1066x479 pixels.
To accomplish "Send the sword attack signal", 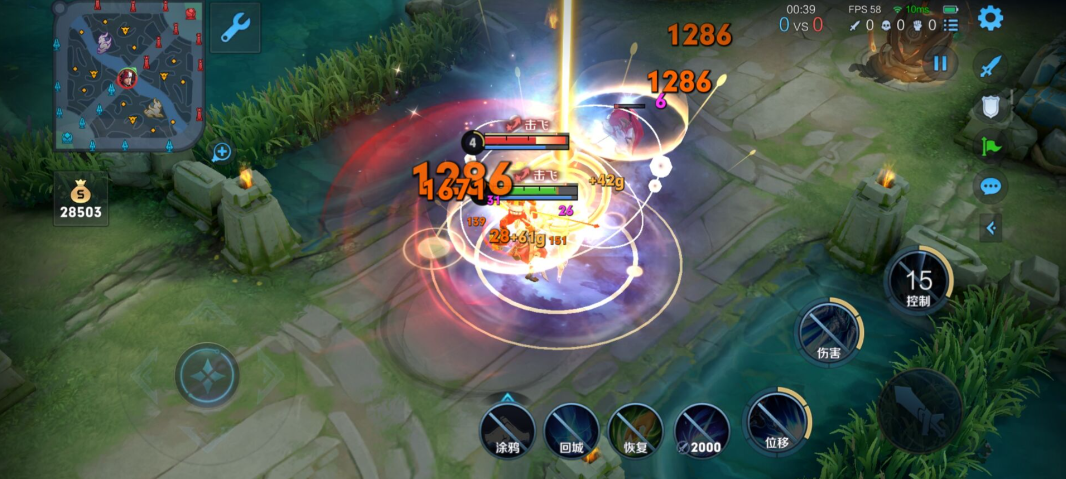I will 991,67.
